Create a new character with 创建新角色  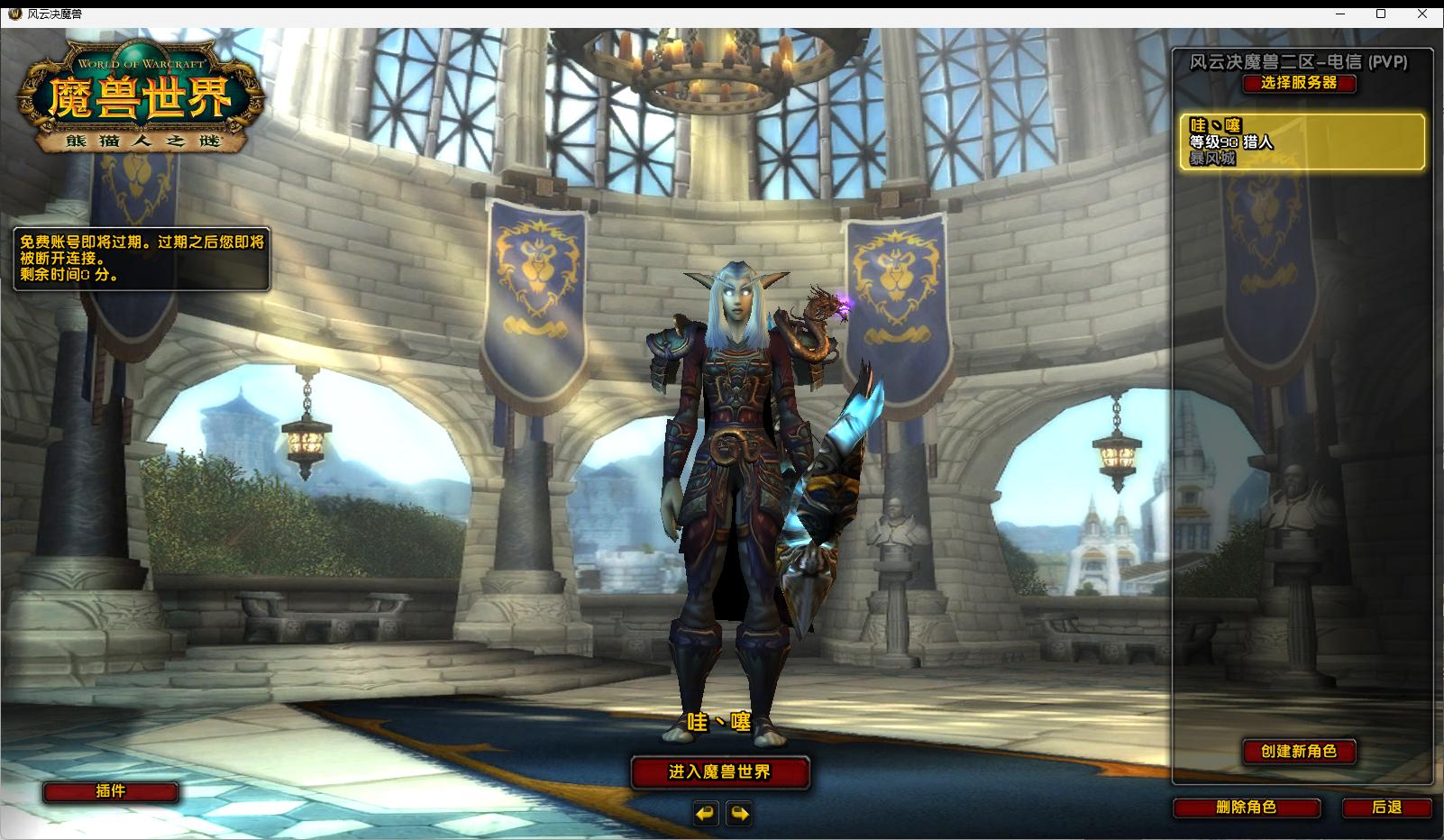[1298, 752]
